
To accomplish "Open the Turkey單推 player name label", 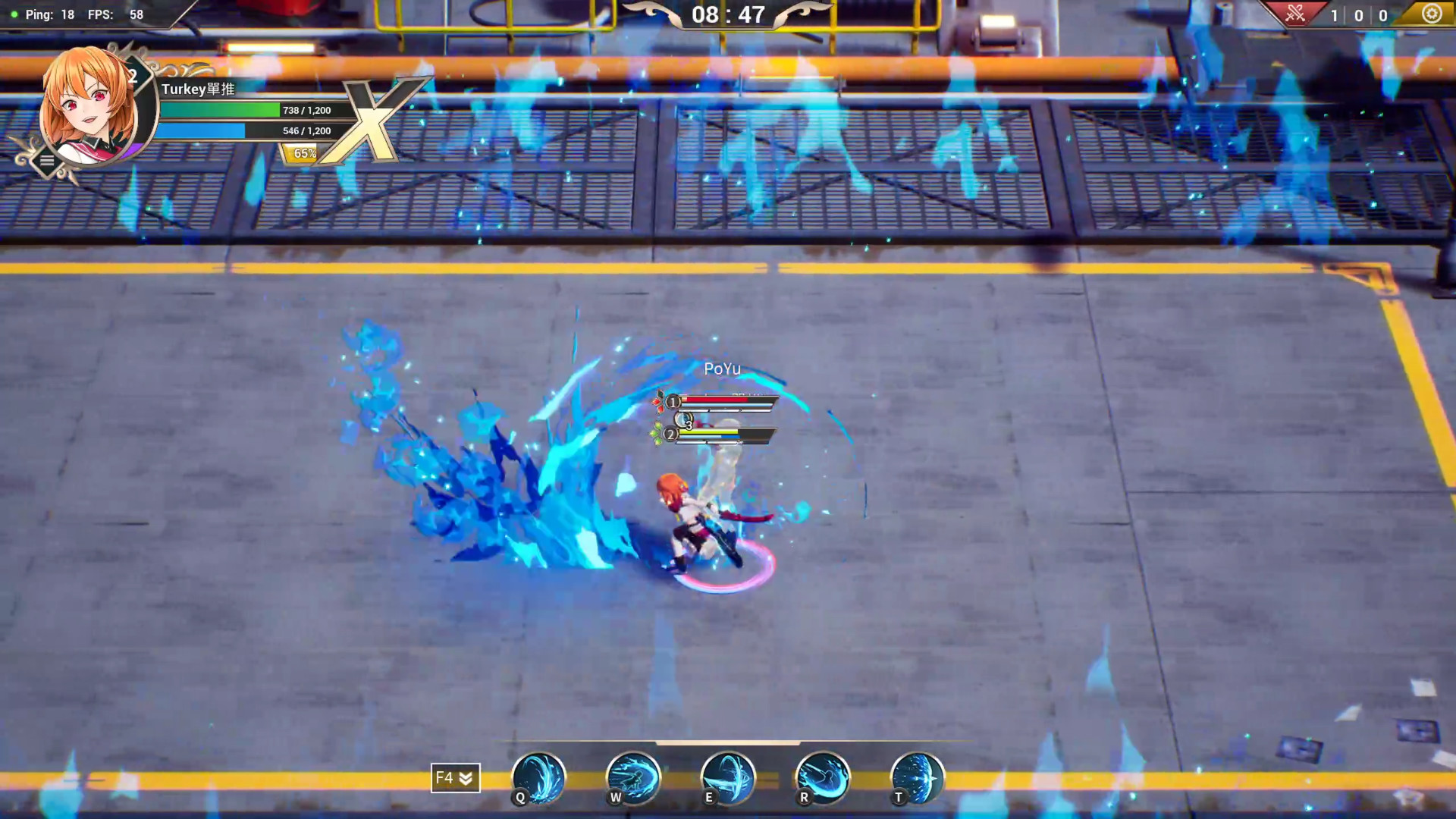I will coord(198,89).
